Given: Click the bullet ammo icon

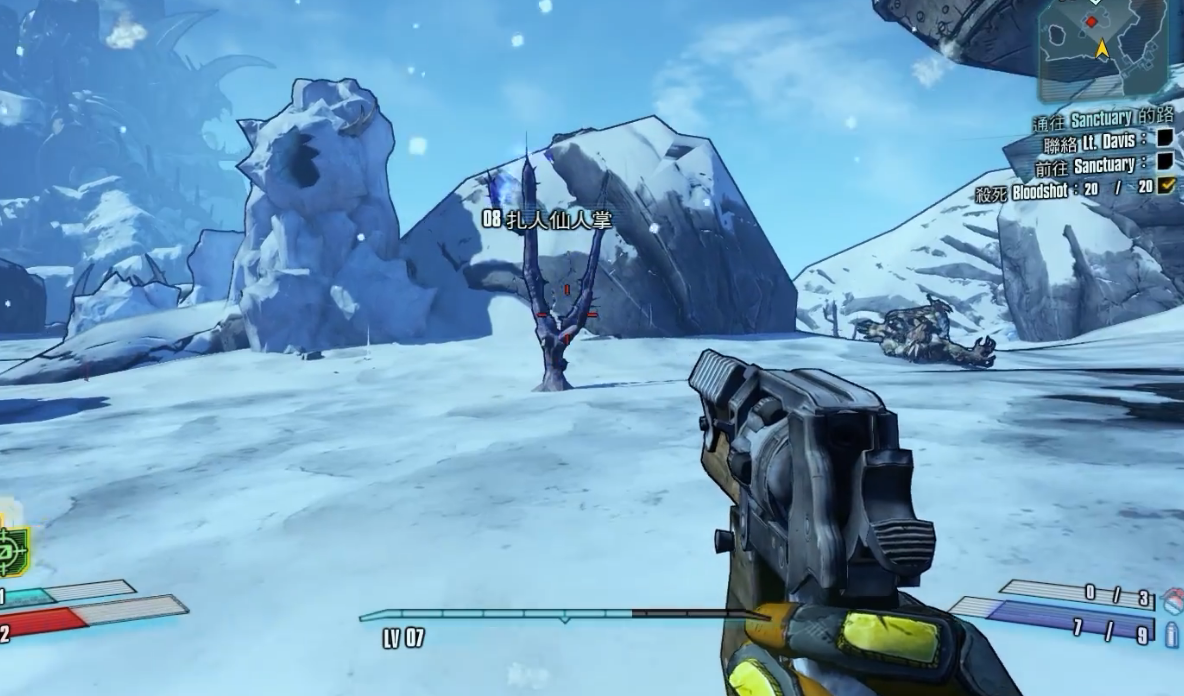Looking at the screenshot, I should click(x=1172, y=633).
